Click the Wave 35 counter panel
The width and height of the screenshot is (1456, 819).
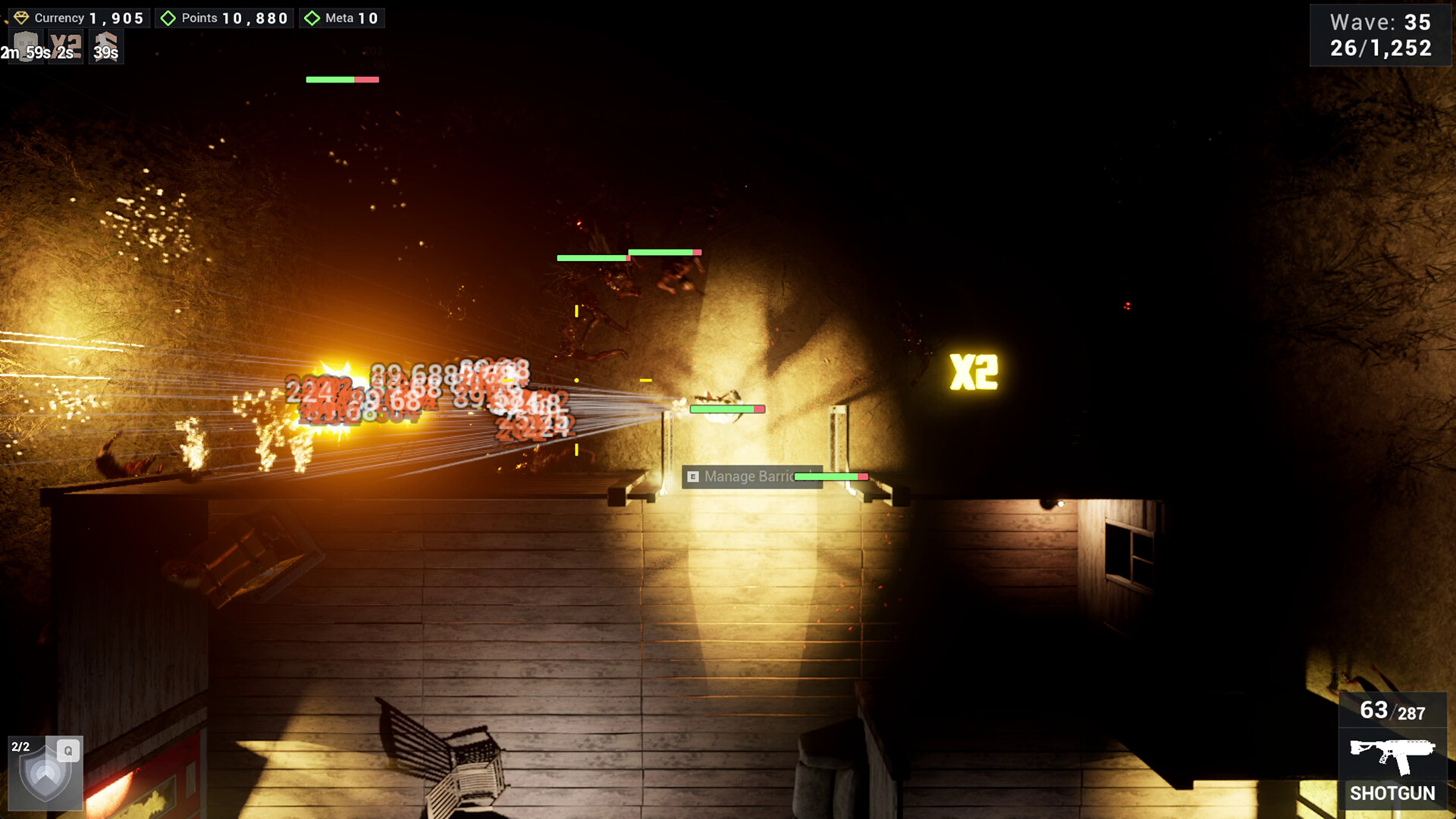pos(1380,23)
